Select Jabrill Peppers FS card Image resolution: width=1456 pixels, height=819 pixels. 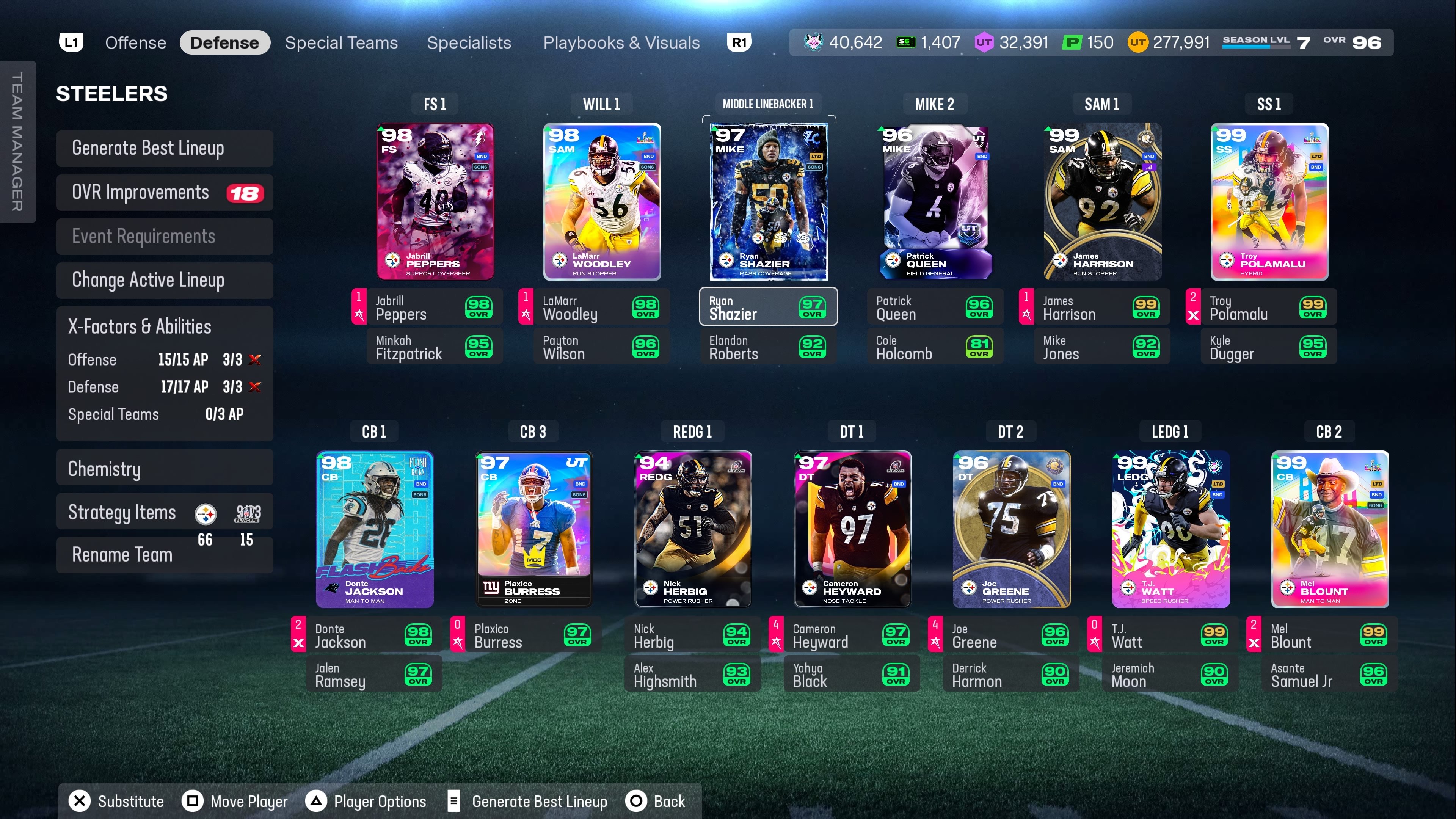coord(435,202)
